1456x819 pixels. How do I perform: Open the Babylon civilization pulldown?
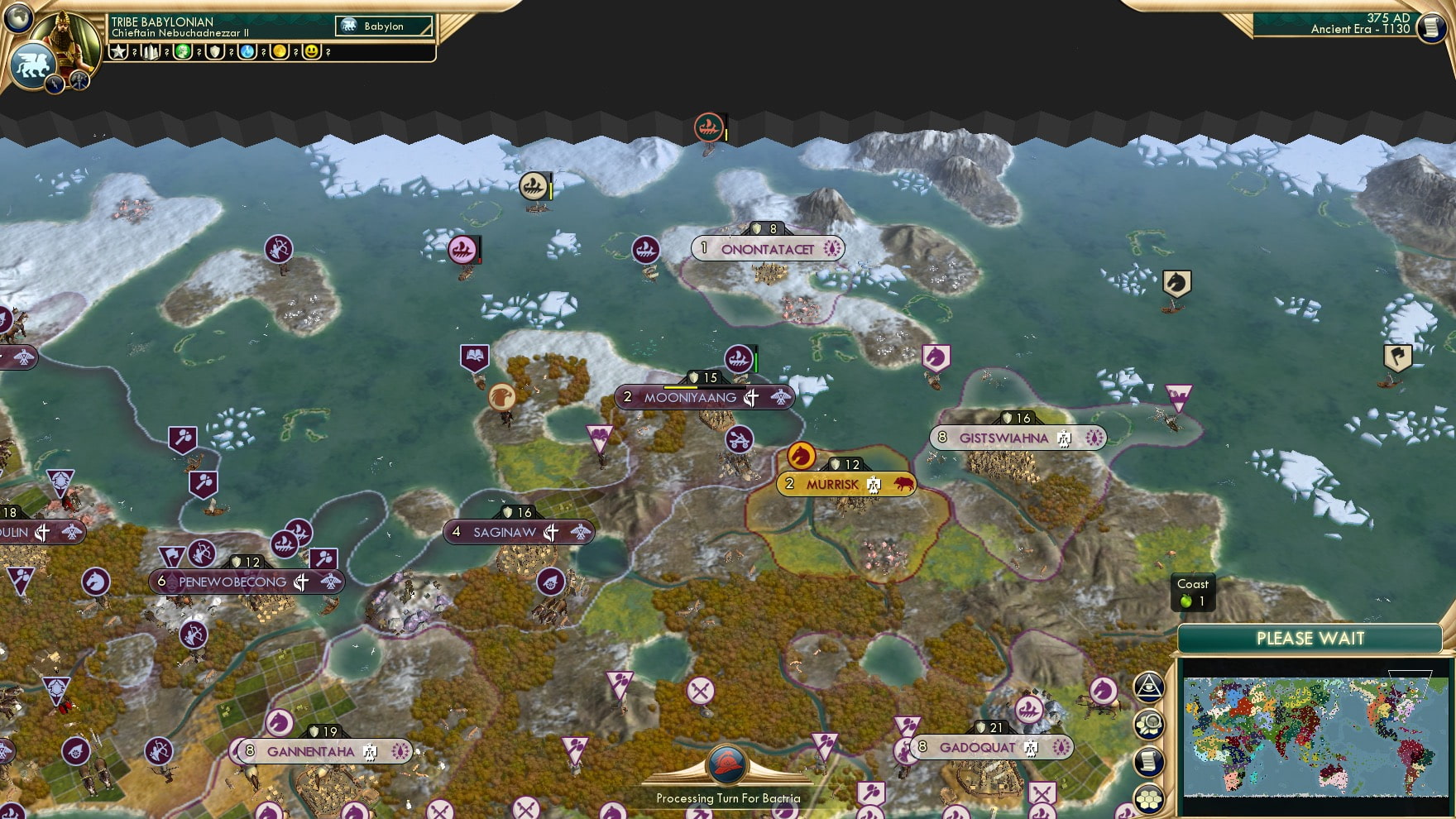pos(385,26)
